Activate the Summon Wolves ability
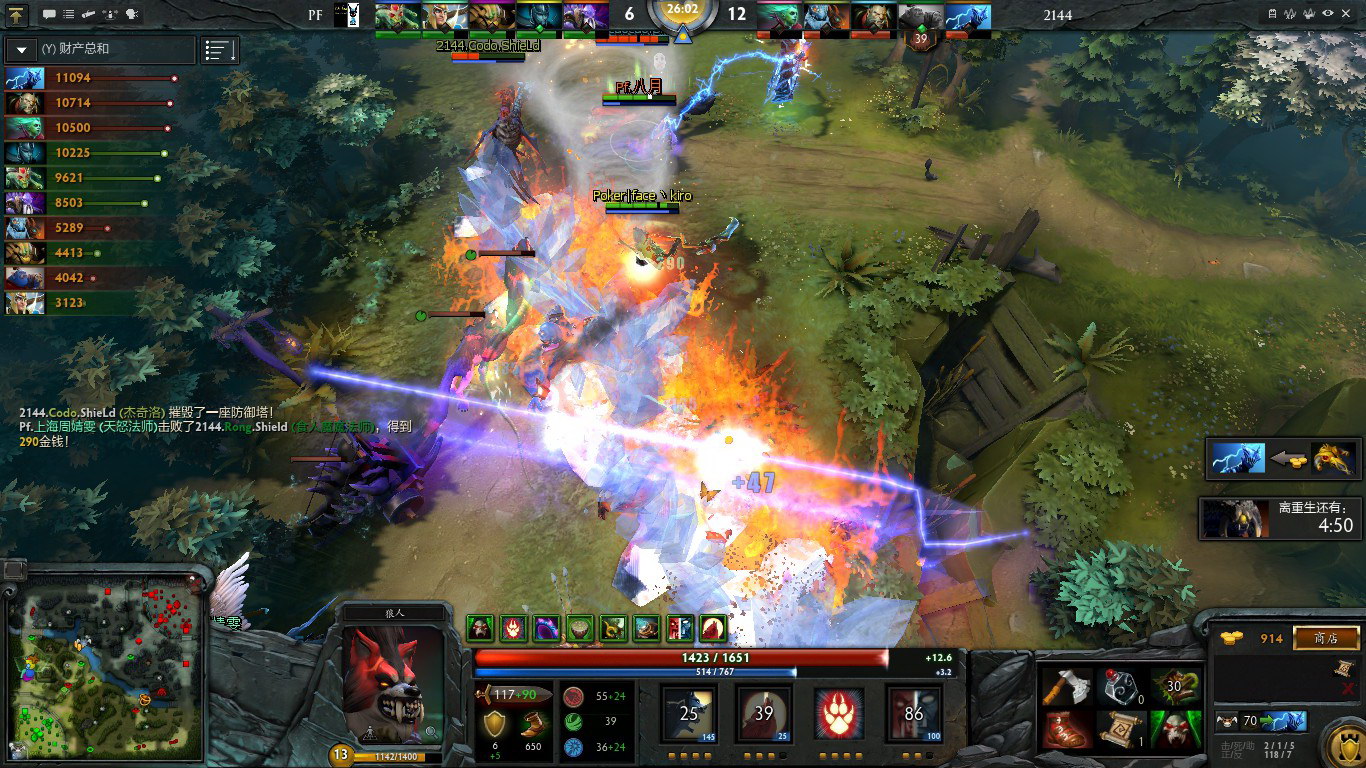This screenshot has height=768, width=1366. tap(689, 714)
